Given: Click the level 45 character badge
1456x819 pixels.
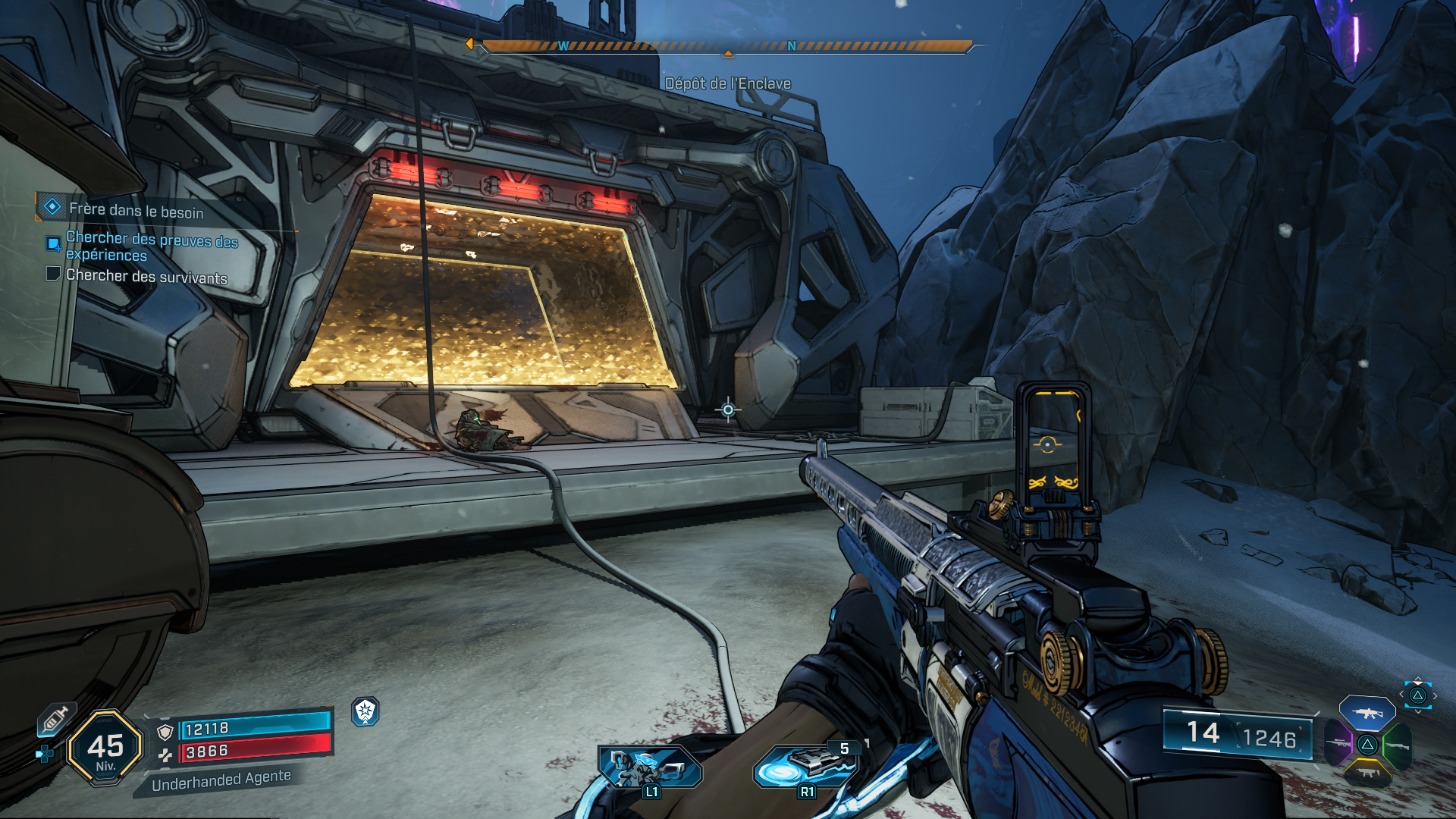Looking at the screenshot, I should click(x=105, y=748).
